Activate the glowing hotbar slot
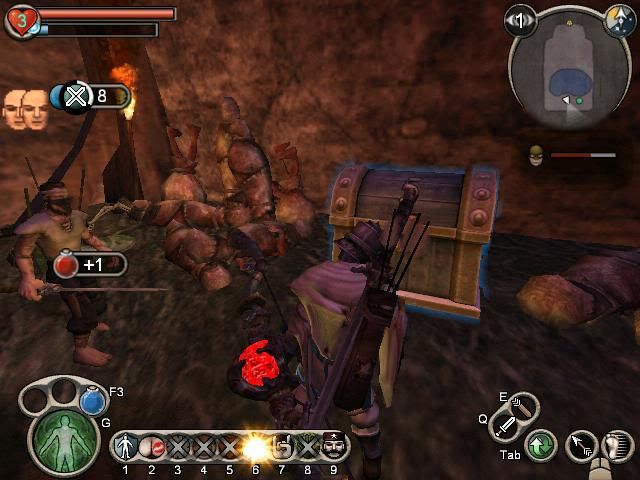Screen dimensions: 640x480 tap(256, 446)
